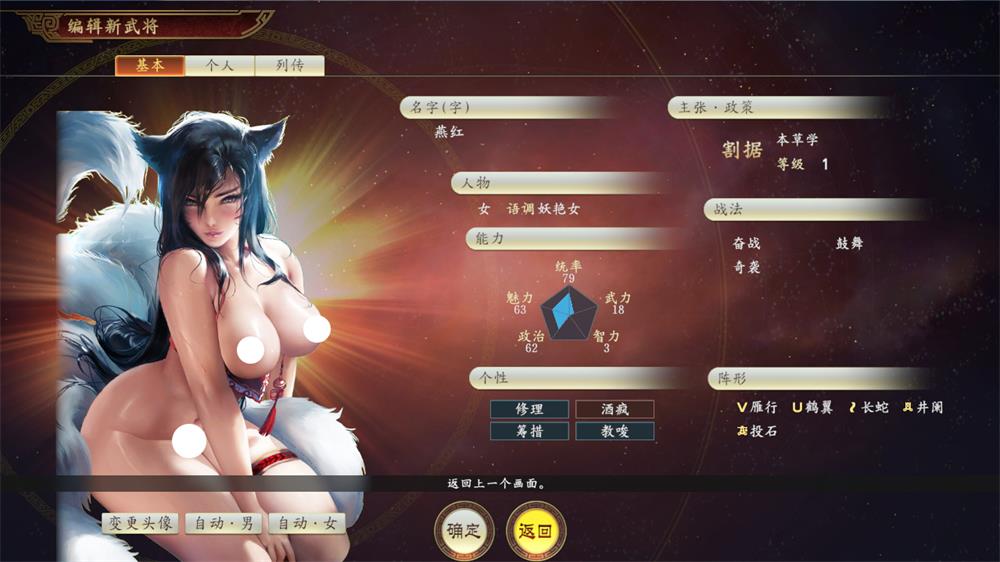Open the 列传 tab
Image resolution: width=1000 pixels, height=562 pixels.
click(x=289, y=66)
